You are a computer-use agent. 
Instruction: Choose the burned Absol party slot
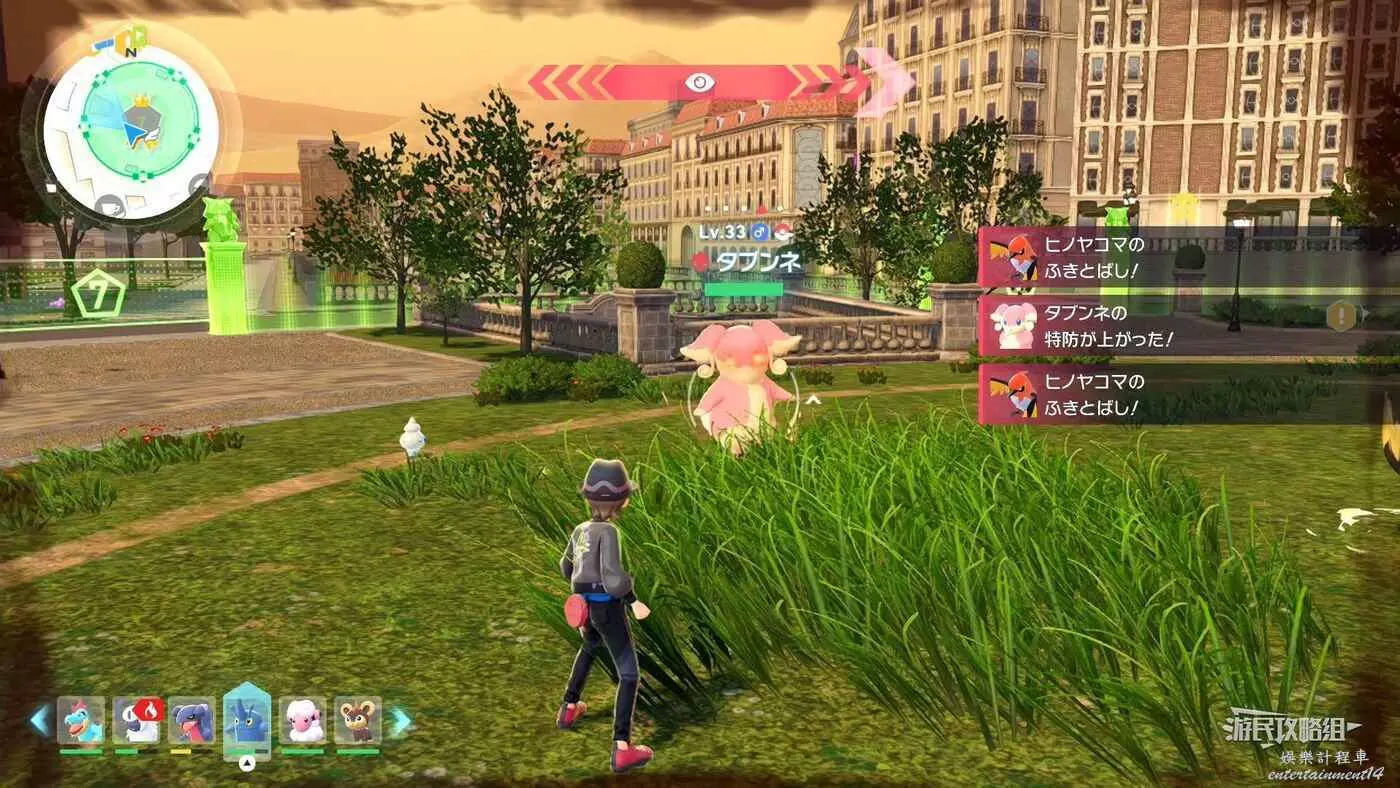coord(136,720)
